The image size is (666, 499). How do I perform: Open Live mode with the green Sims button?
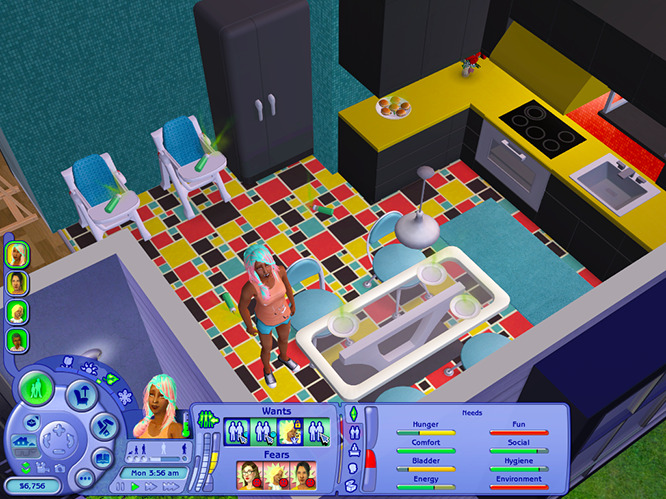[x=37, y=386]
